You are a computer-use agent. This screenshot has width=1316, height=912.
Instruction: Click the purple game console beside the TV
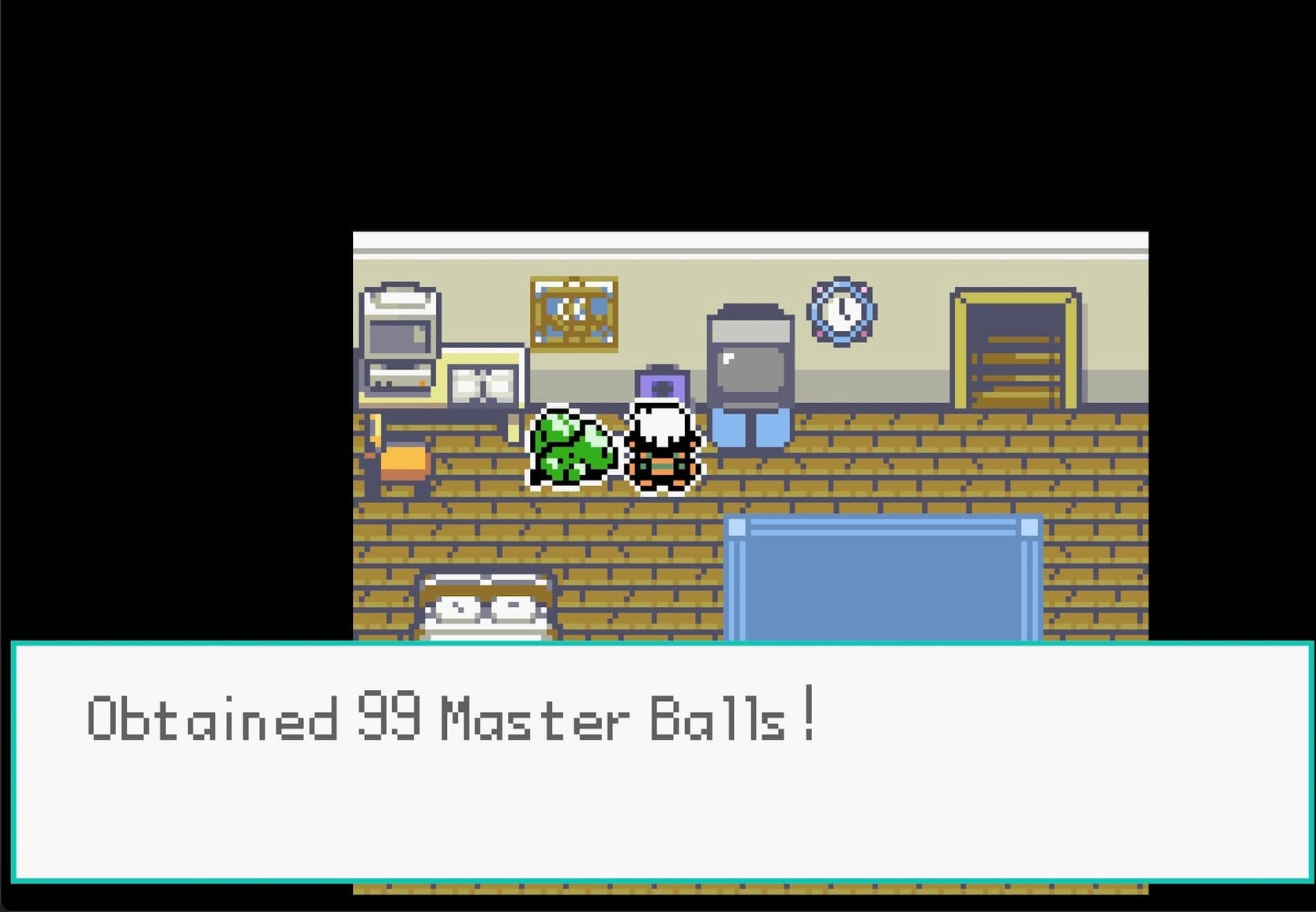point(662,385)
